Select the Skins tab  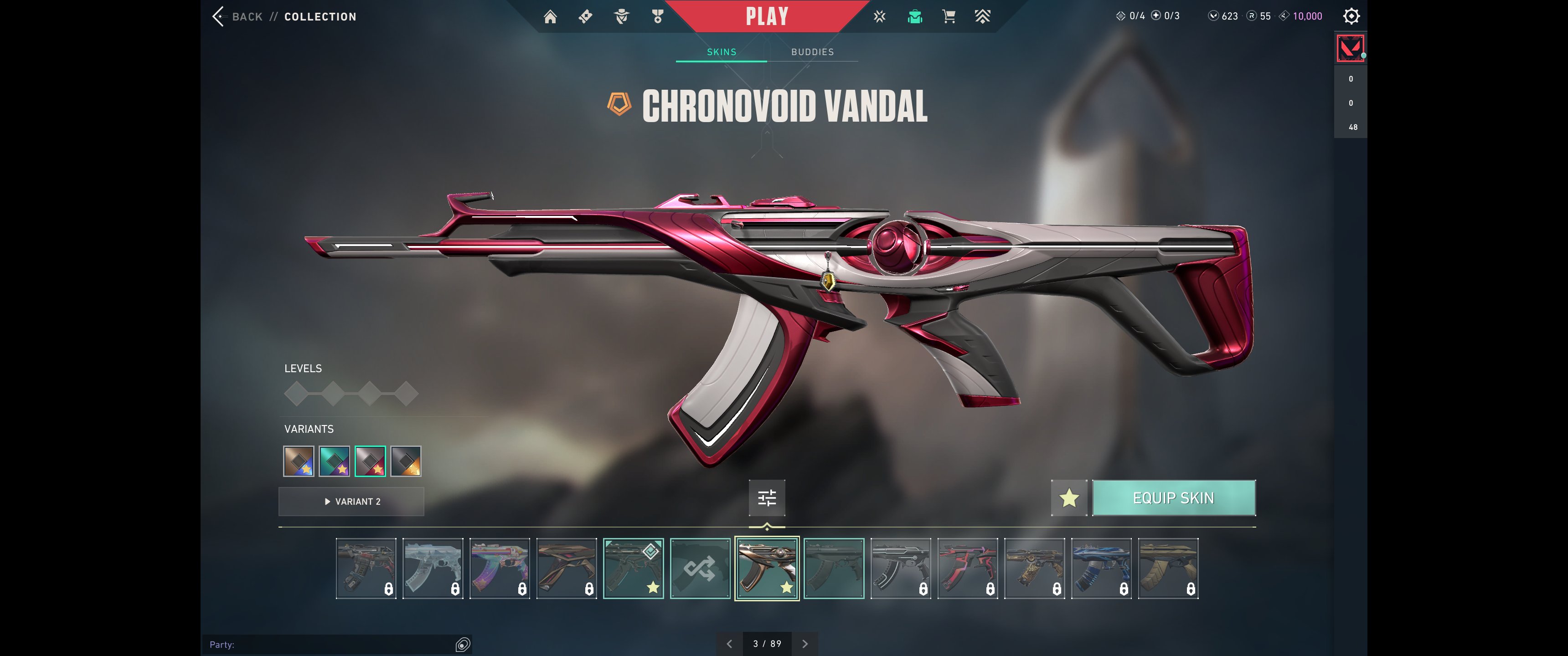click(721, 52)
